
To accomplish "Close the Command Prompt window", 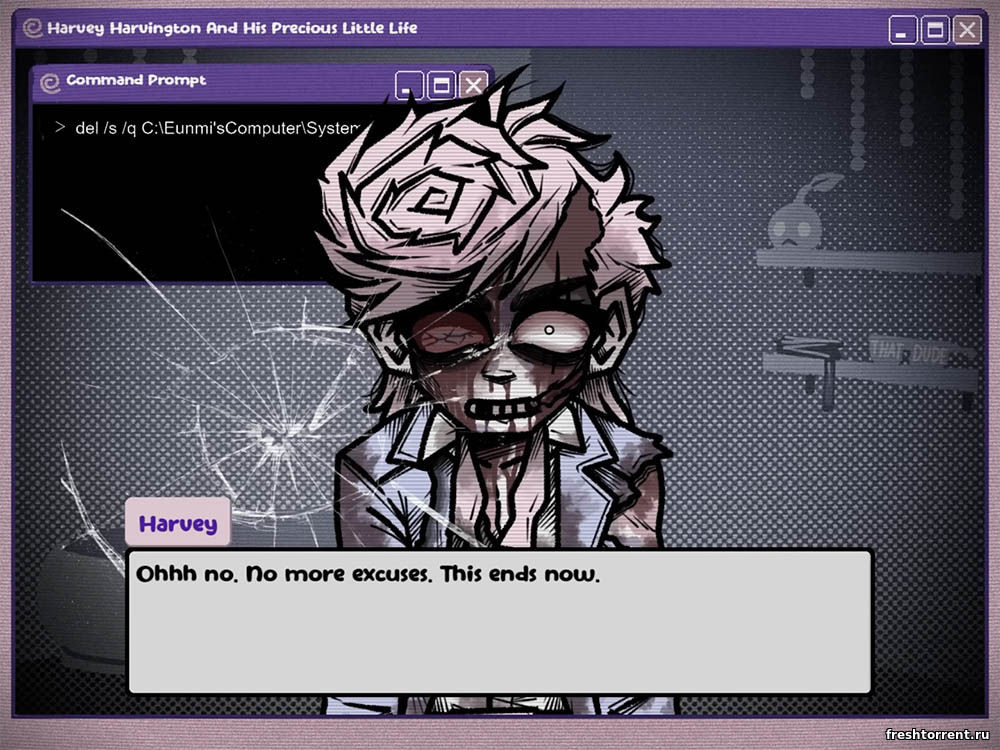I will point(472,85).
